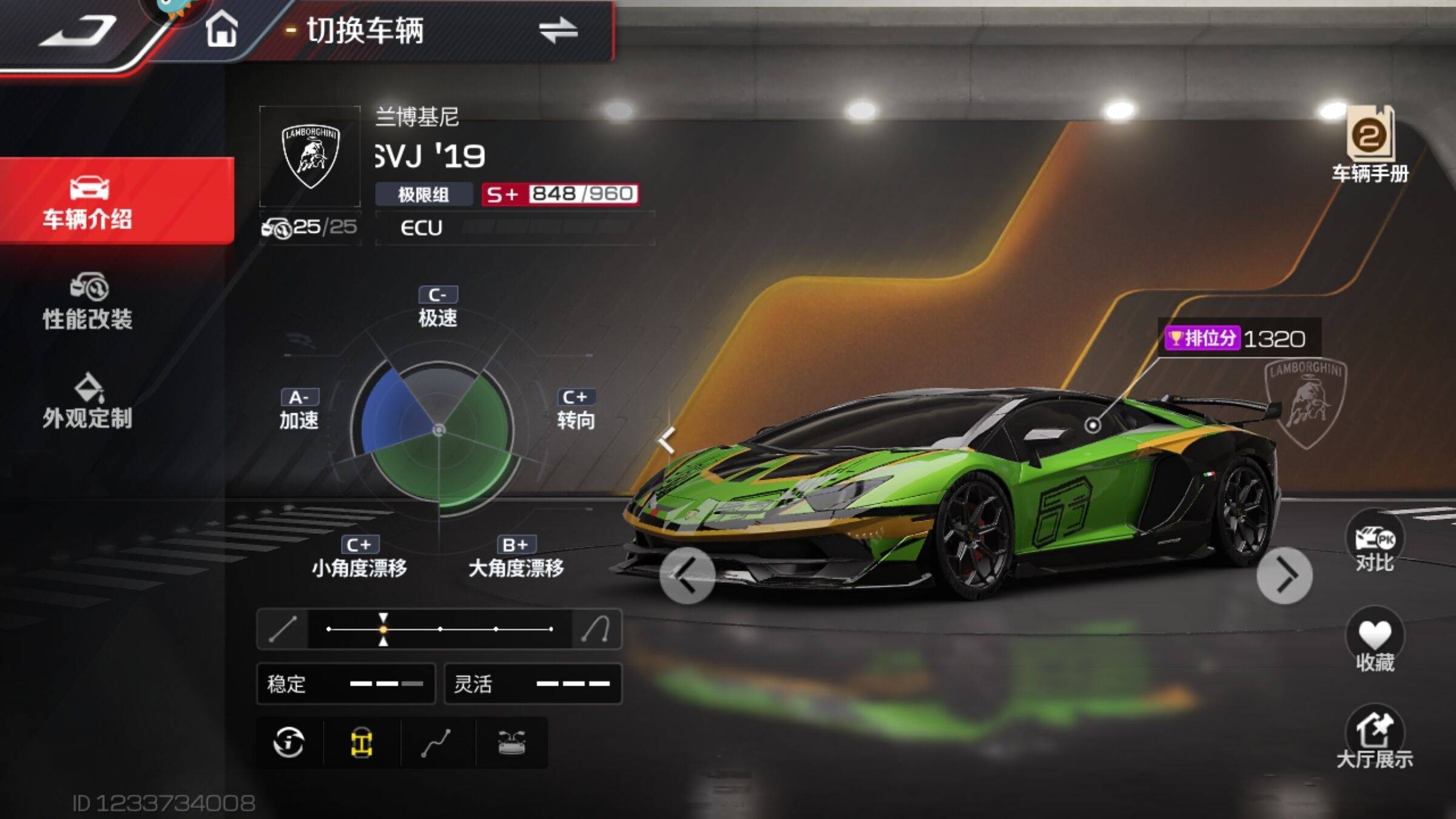Click the info icon in the bottom toolbar
1456x819 pixels.
289,743
